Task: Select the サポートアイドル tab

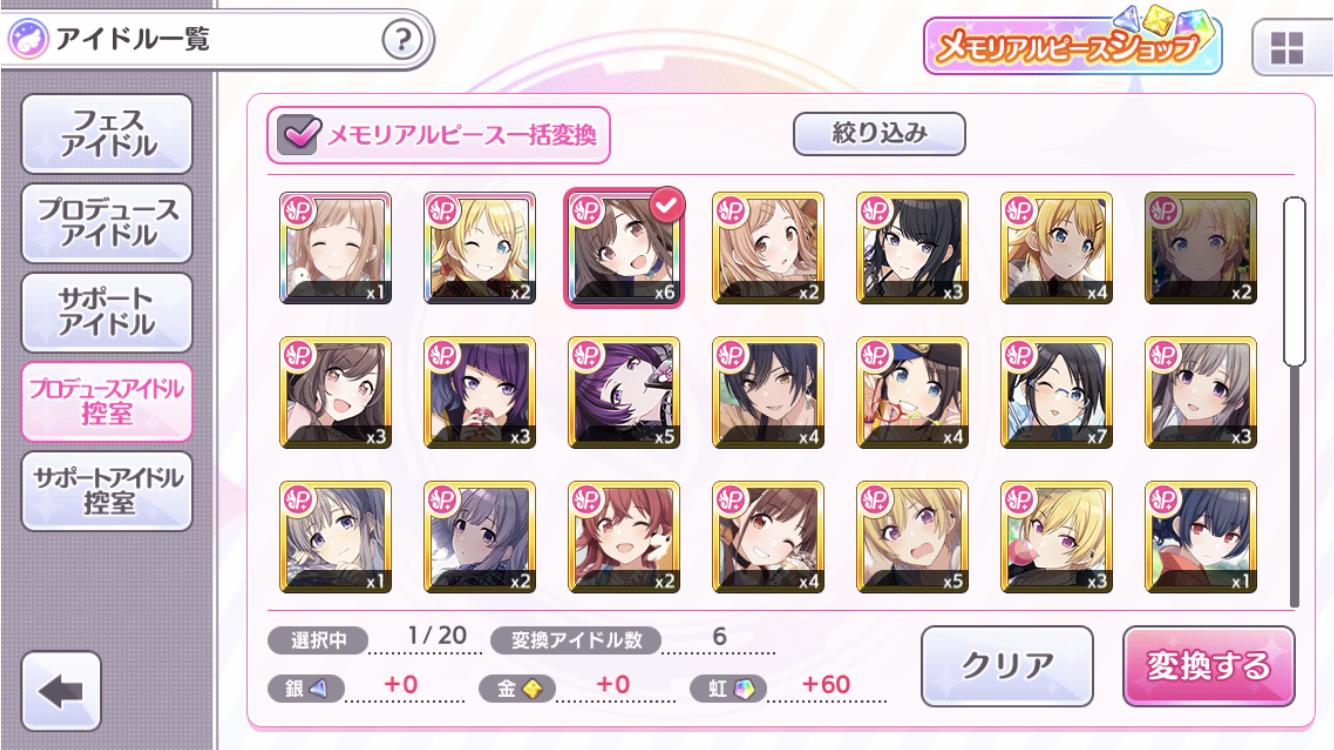Action: 106,311
